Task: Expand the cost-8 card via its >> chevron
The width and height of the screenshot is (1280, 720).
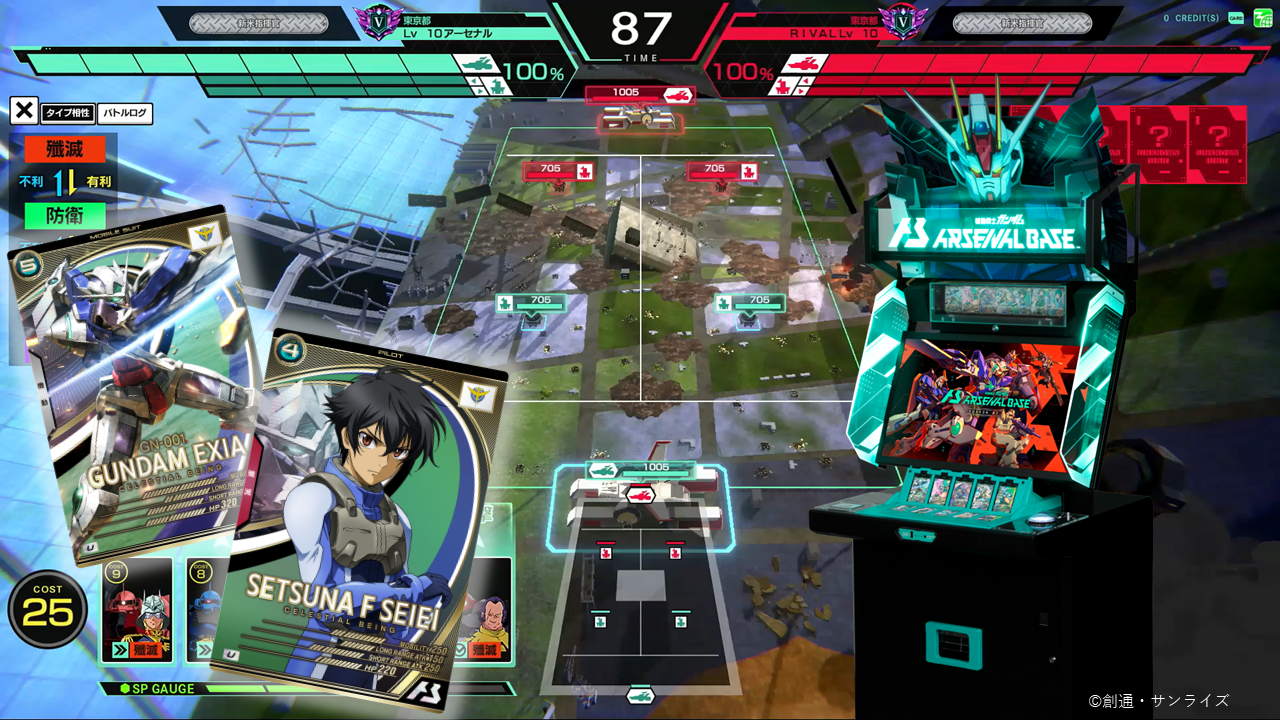Action: [206, 649]
